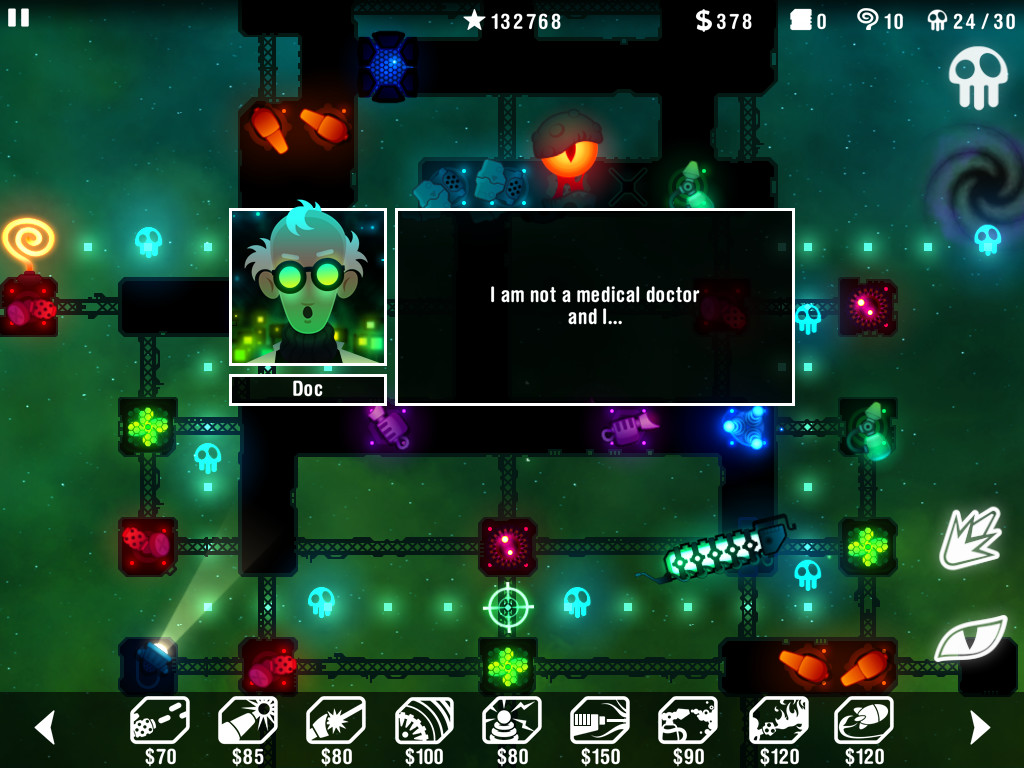Choose the $85 flashlight tower
This screenshot has height=768, width=1024.
pyautogui.click(x=248, y=722)
